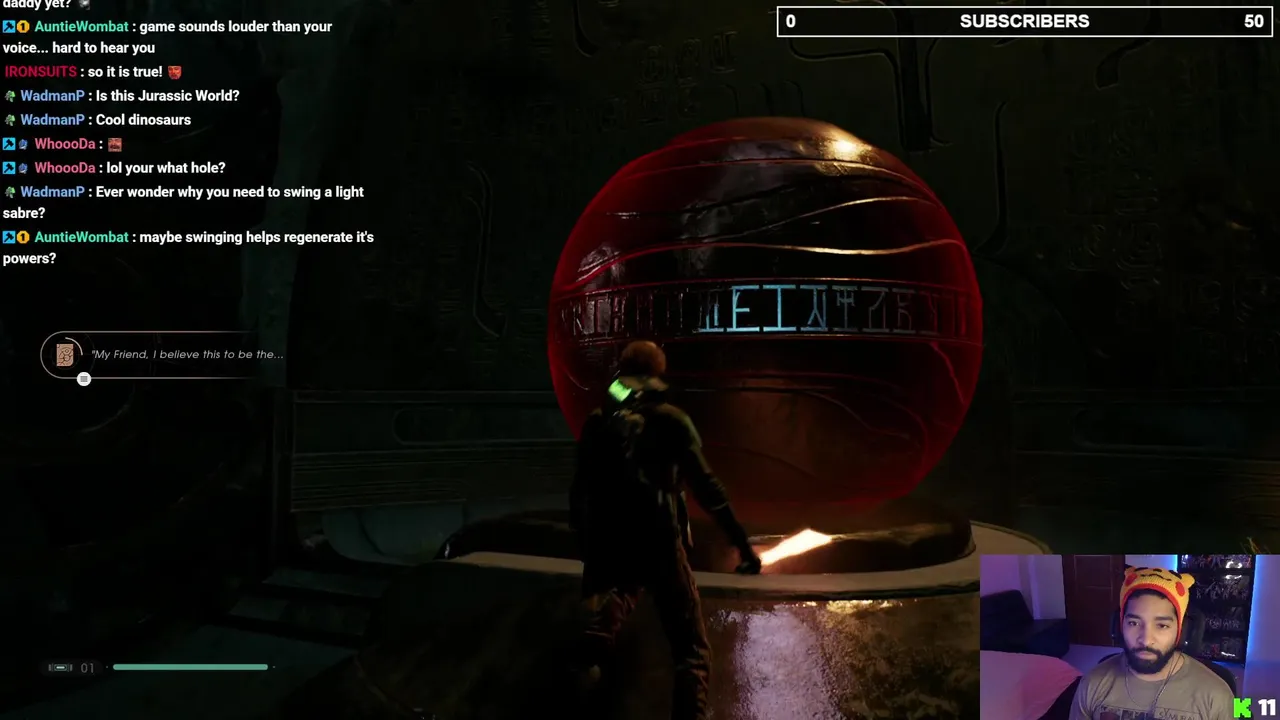Open IRONSUITS's username in stream chat
The height and width of the screenshot is (720, 1280).
(x=40, y=72)
